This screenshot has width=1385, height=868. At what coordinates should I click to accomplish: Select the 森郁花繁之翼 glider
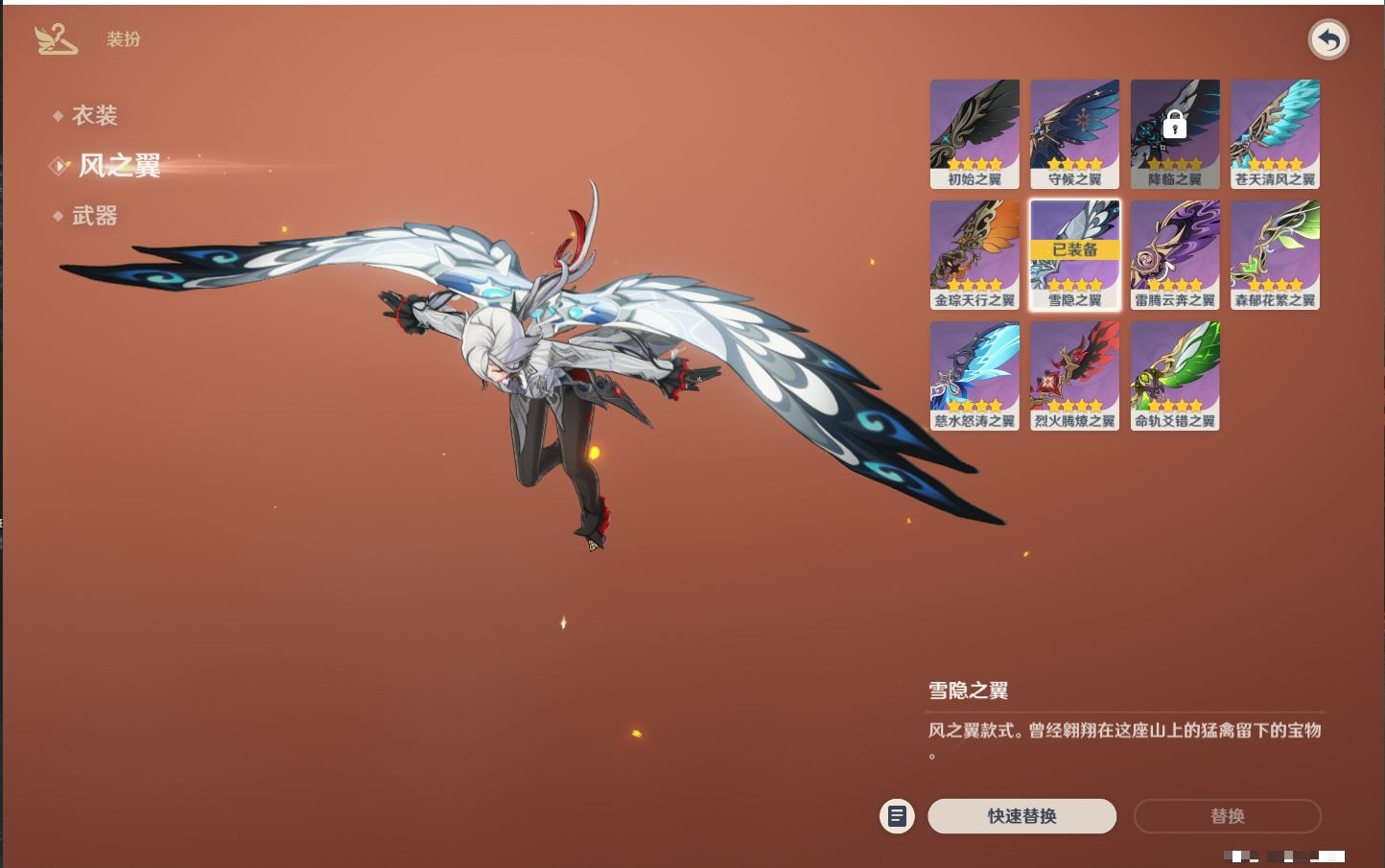pos(1275,254)
